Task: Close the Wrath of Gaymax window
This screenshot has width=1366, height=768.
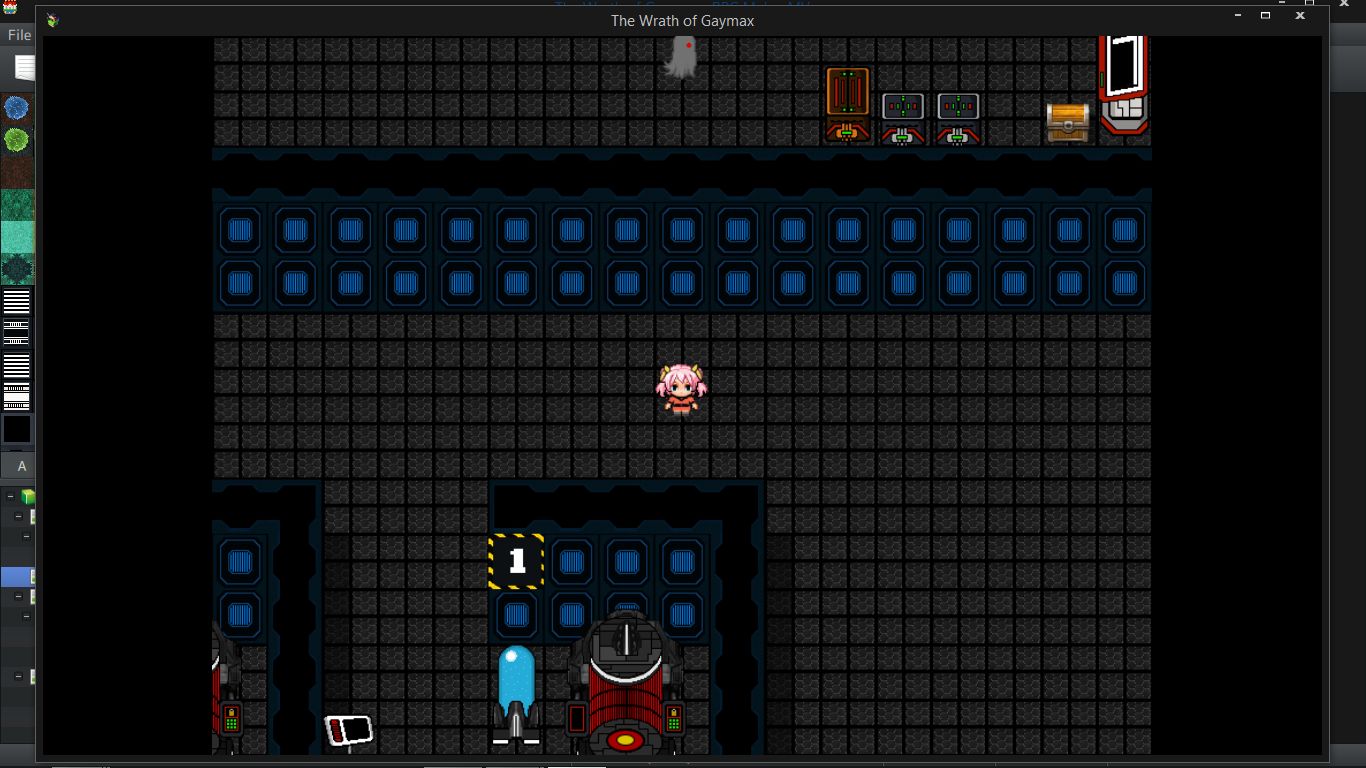Action: pyautogui.click(x=1300, y=16)
